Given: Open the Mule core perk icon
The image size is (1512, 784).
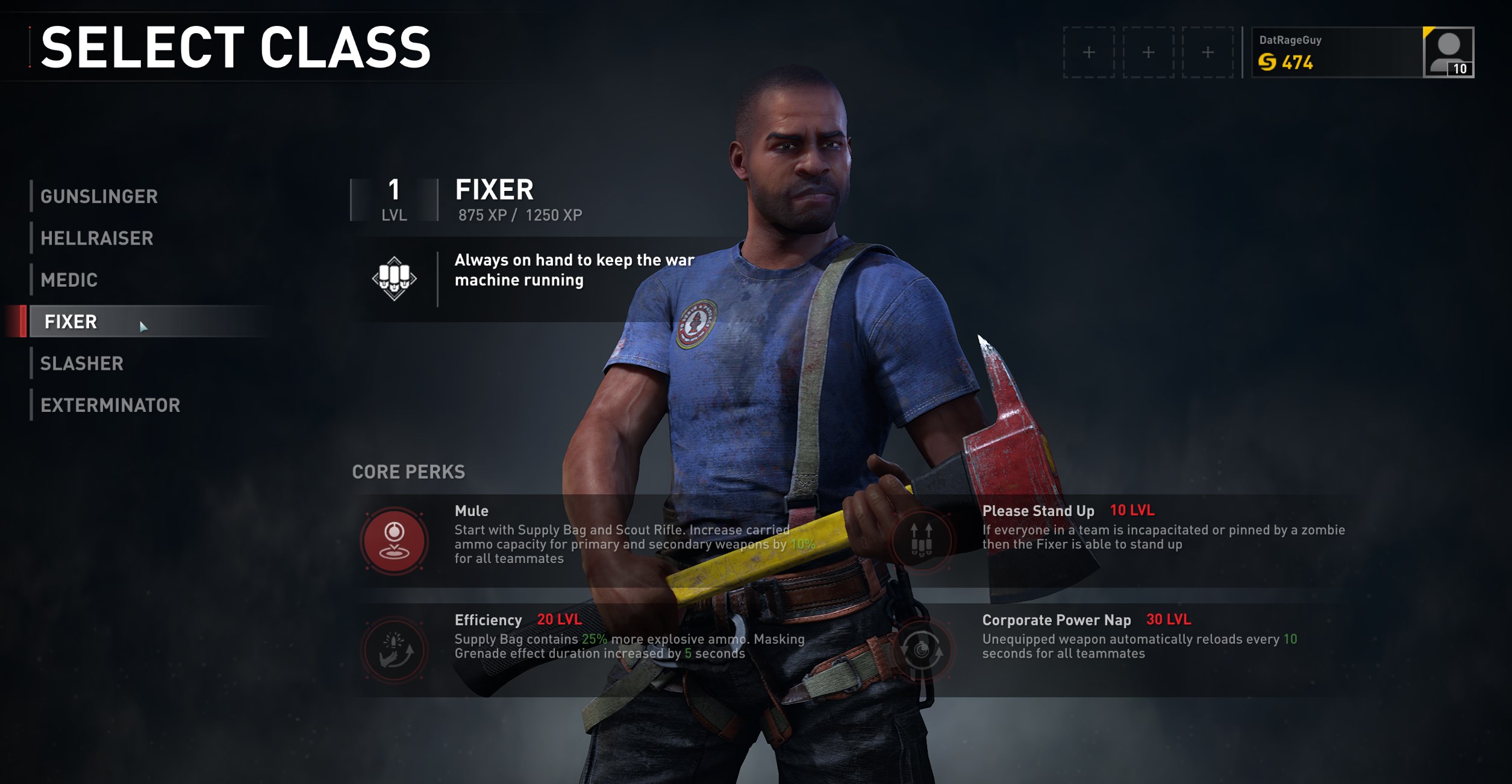Looking at the screenshot, I should coord(395,540).
